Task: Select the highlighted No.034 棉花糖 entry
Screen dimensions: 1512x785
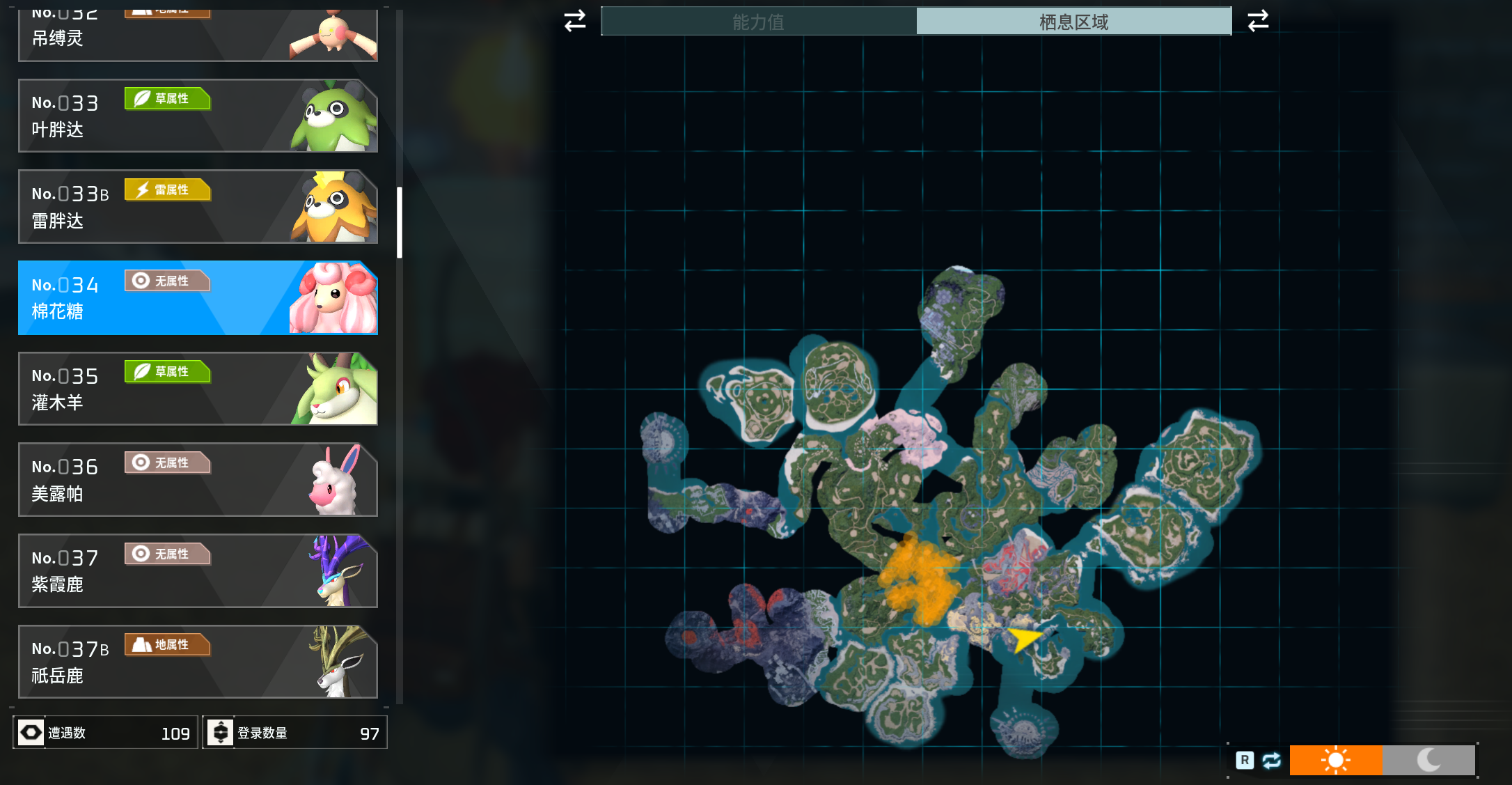Action: [198, 298]
